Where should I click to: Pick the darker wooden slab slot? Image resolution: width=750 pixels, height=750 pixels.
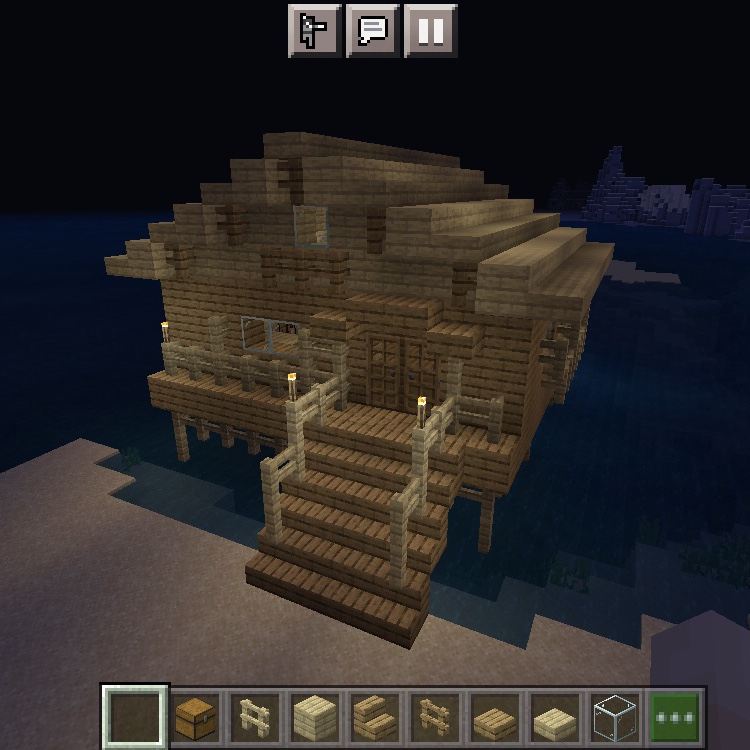pyautogui.click(x=494, y=717)
